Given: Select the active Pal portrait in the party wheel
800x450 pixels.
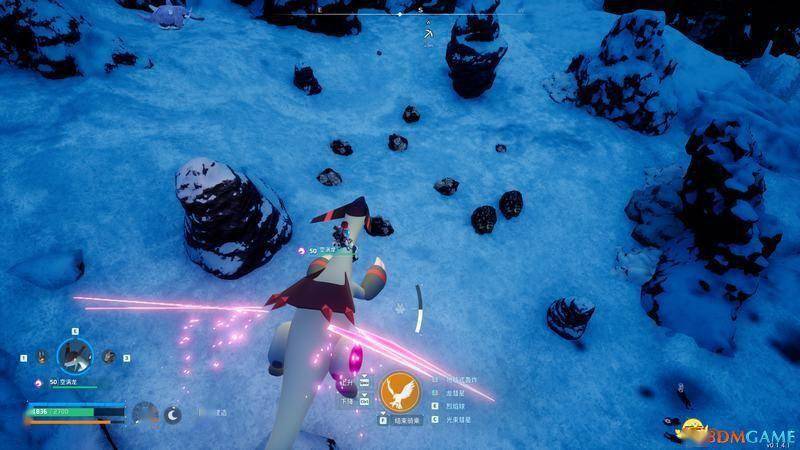Looking at the screenshot, I should (75, 354).
